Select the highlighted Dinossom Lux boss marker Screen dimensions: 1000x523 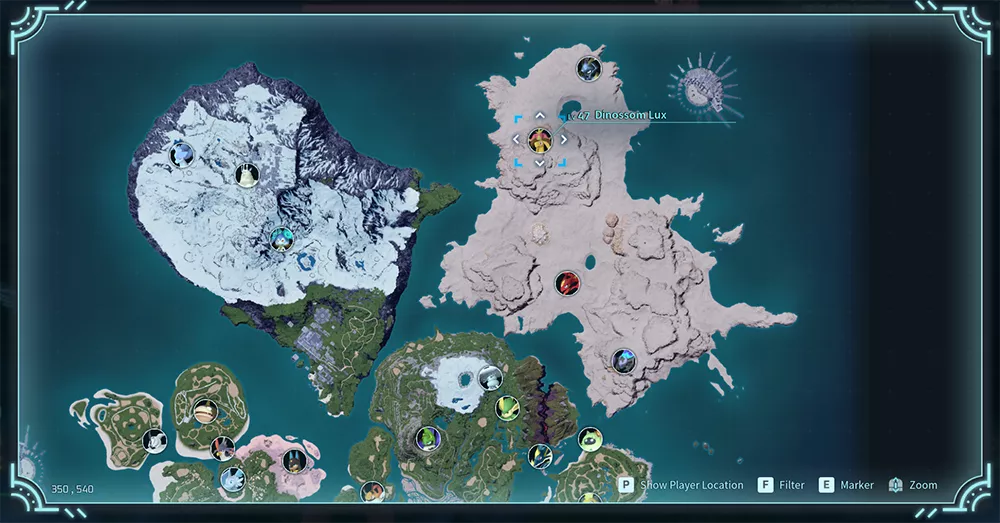point(540,139)
